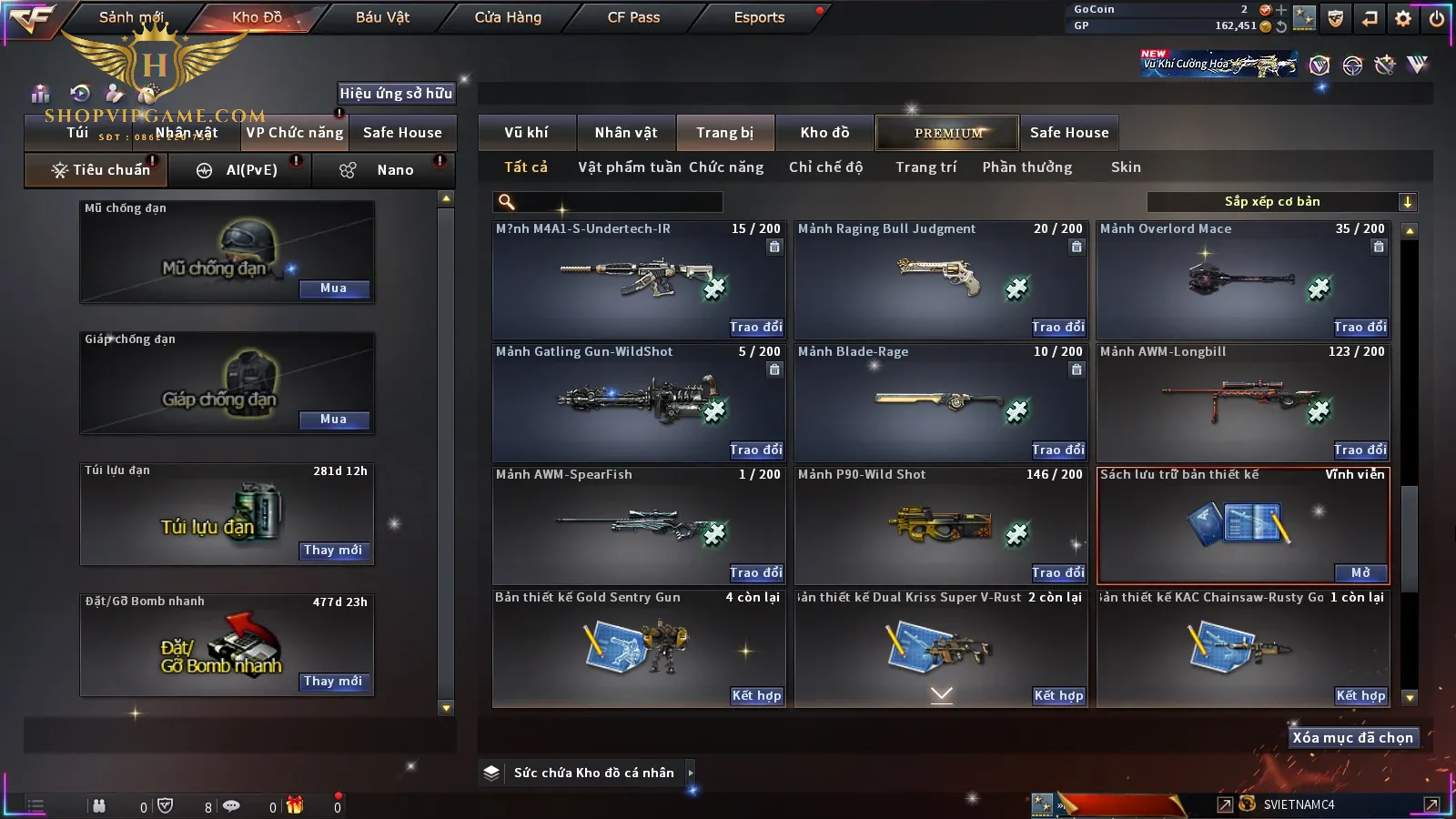Buy the Mũ chống đạn helmet
1456x819 pixels.
[x=333, y=288]
